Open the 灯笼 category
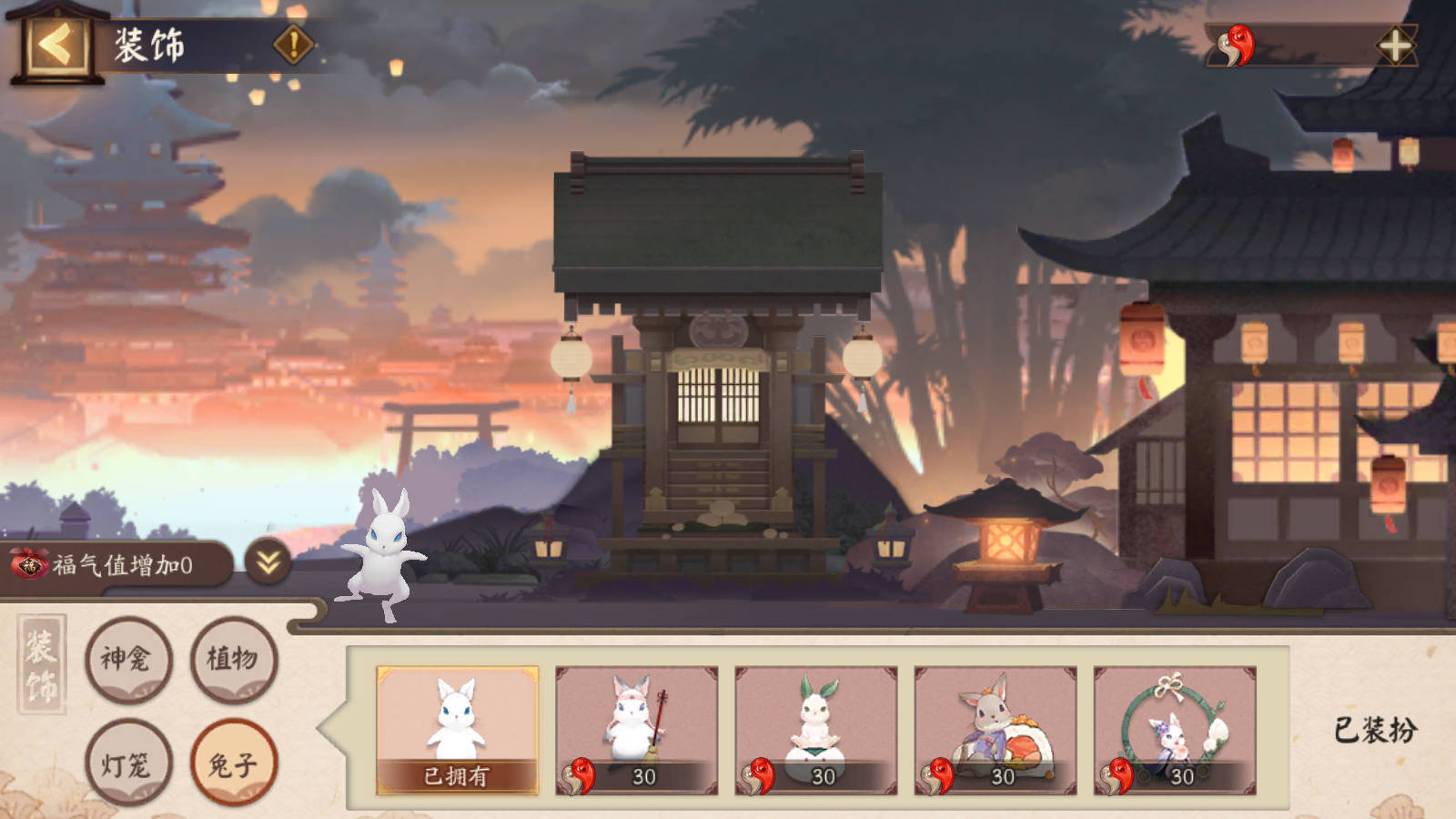Screen dimensions: 1456x819 (x=128, y=763)
